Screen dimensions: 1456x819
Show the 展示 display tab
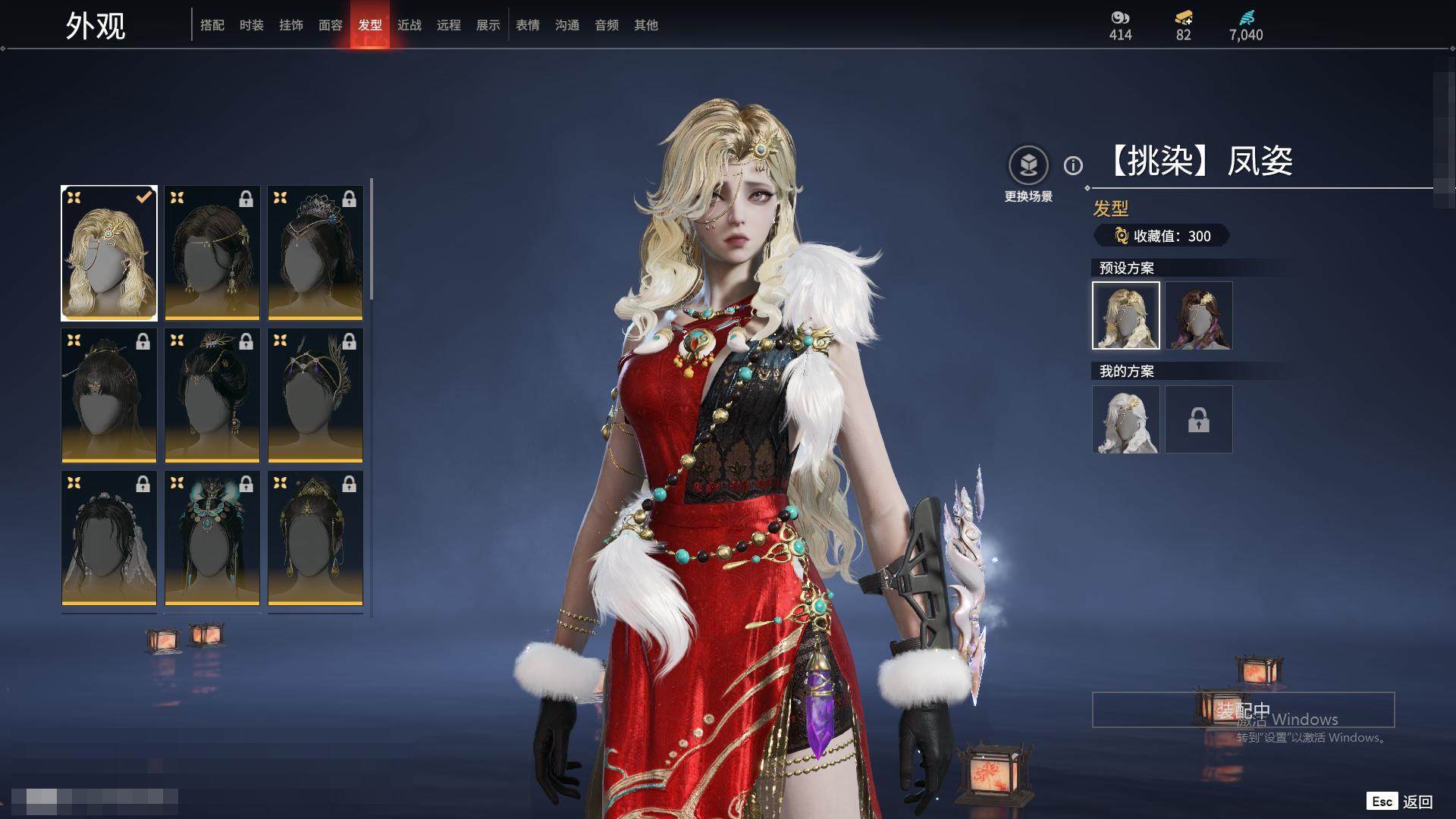[x=488, y=25]
